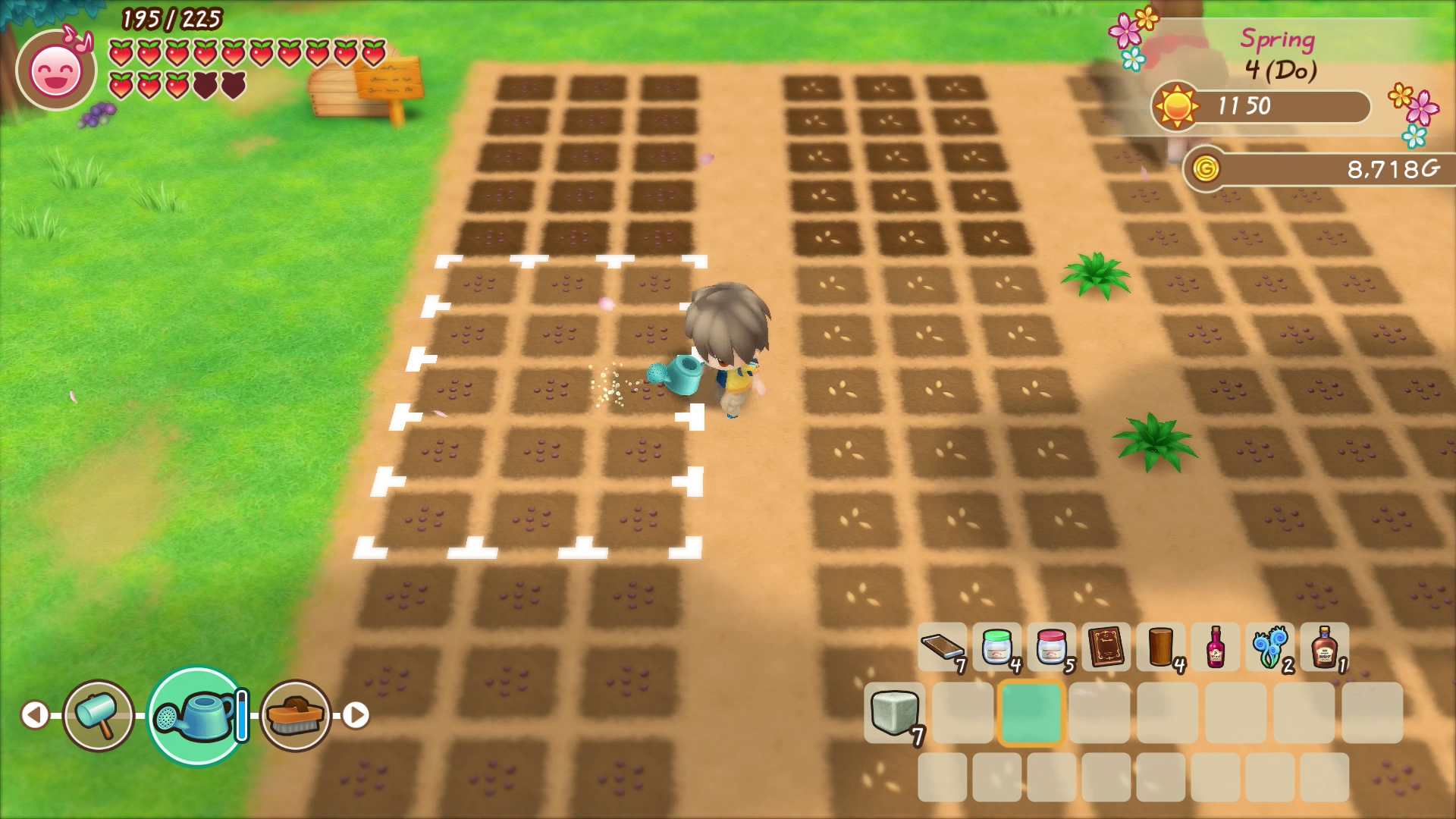Switch to the brush tool
1456x819 pixels.
[x=296, y=715]
